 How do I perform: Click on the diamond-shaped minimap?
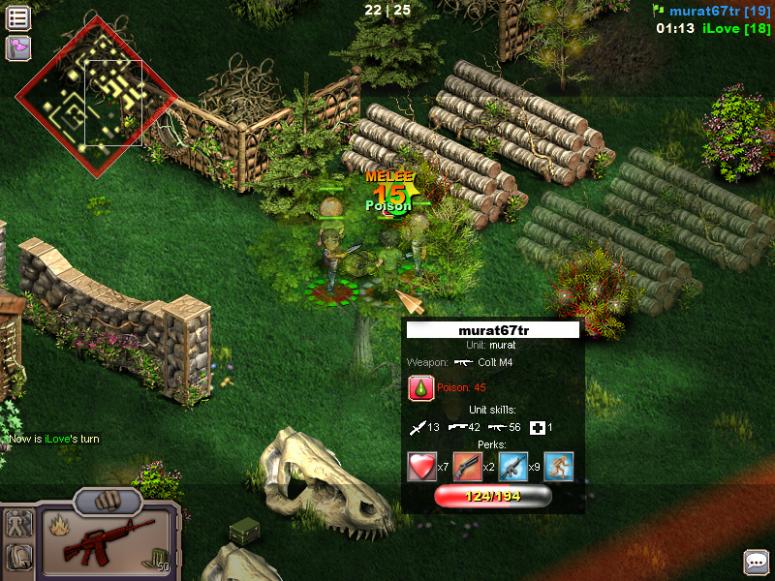pyautogui.click(x=95, y=97)
